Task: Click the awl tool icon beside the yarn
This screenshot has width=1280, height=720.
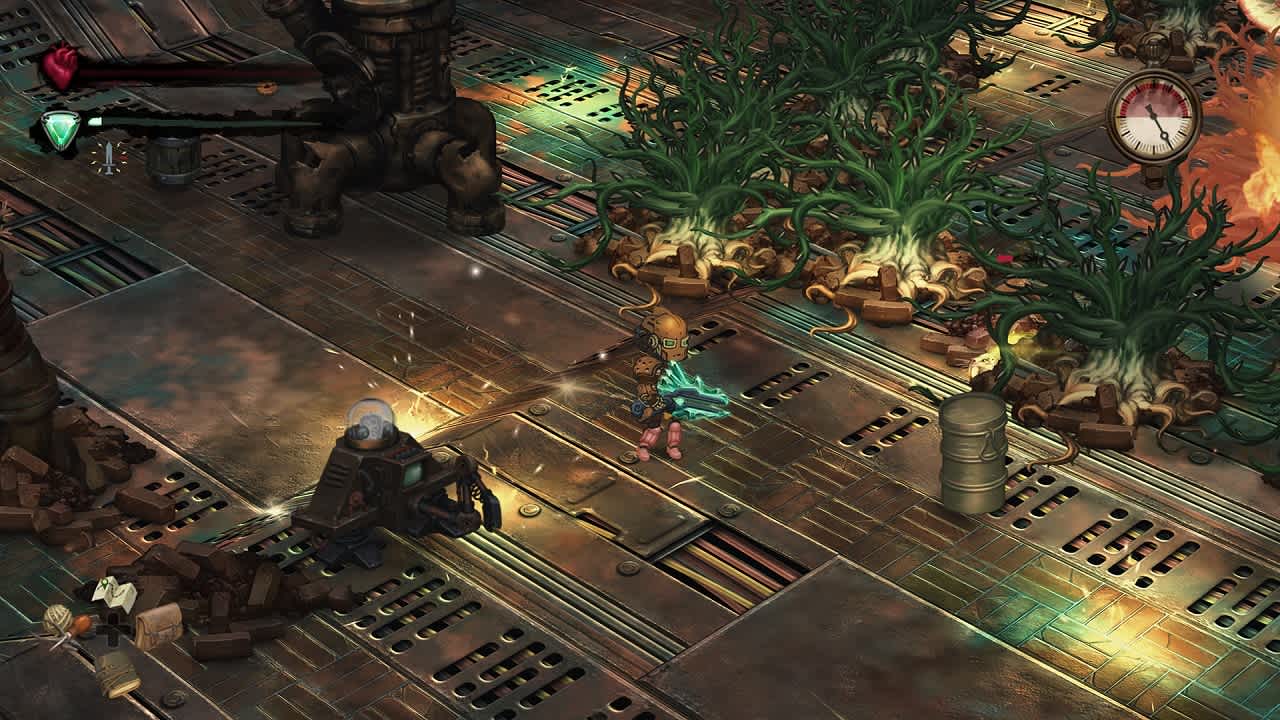Action: tap(82, 624)
